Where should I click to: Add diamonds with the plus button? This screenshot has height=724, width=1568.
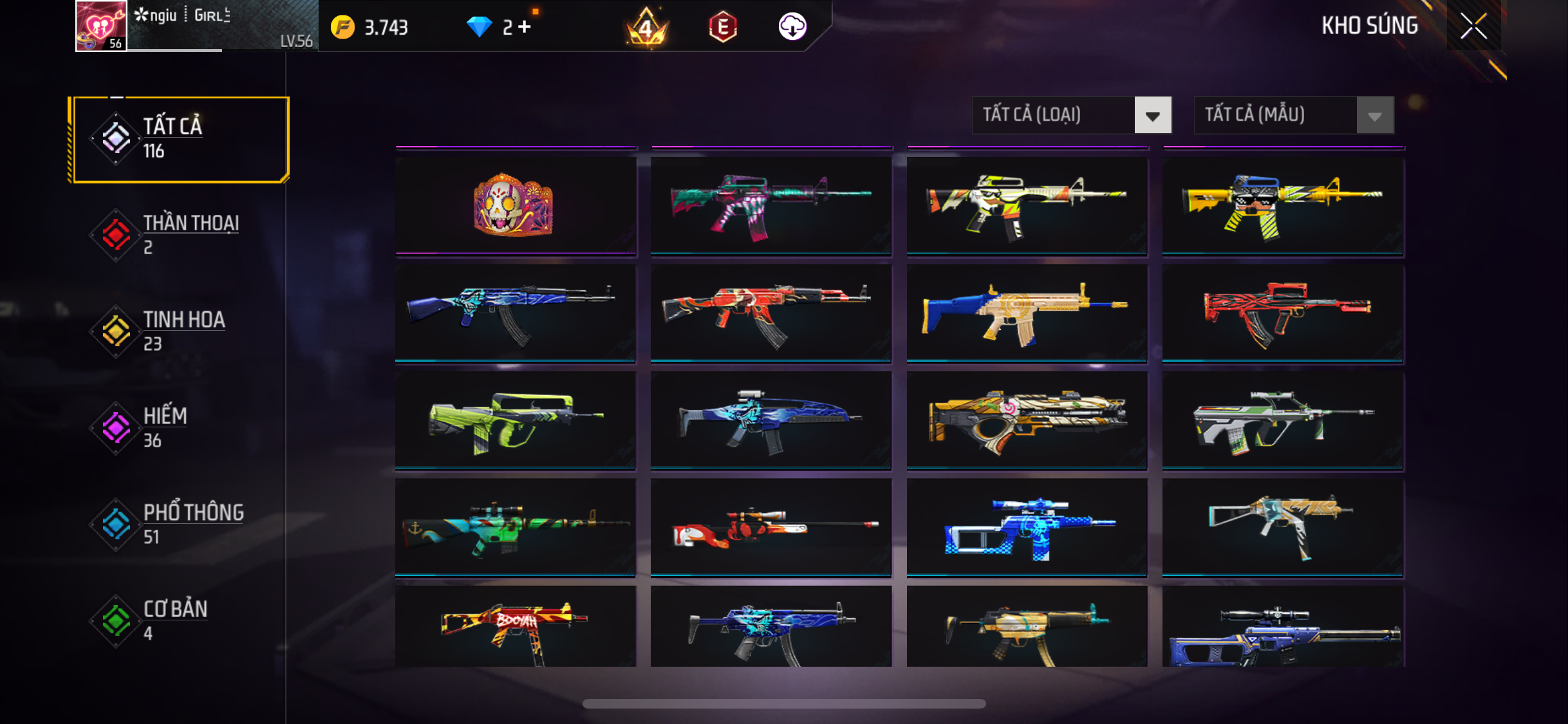(525, 27)
